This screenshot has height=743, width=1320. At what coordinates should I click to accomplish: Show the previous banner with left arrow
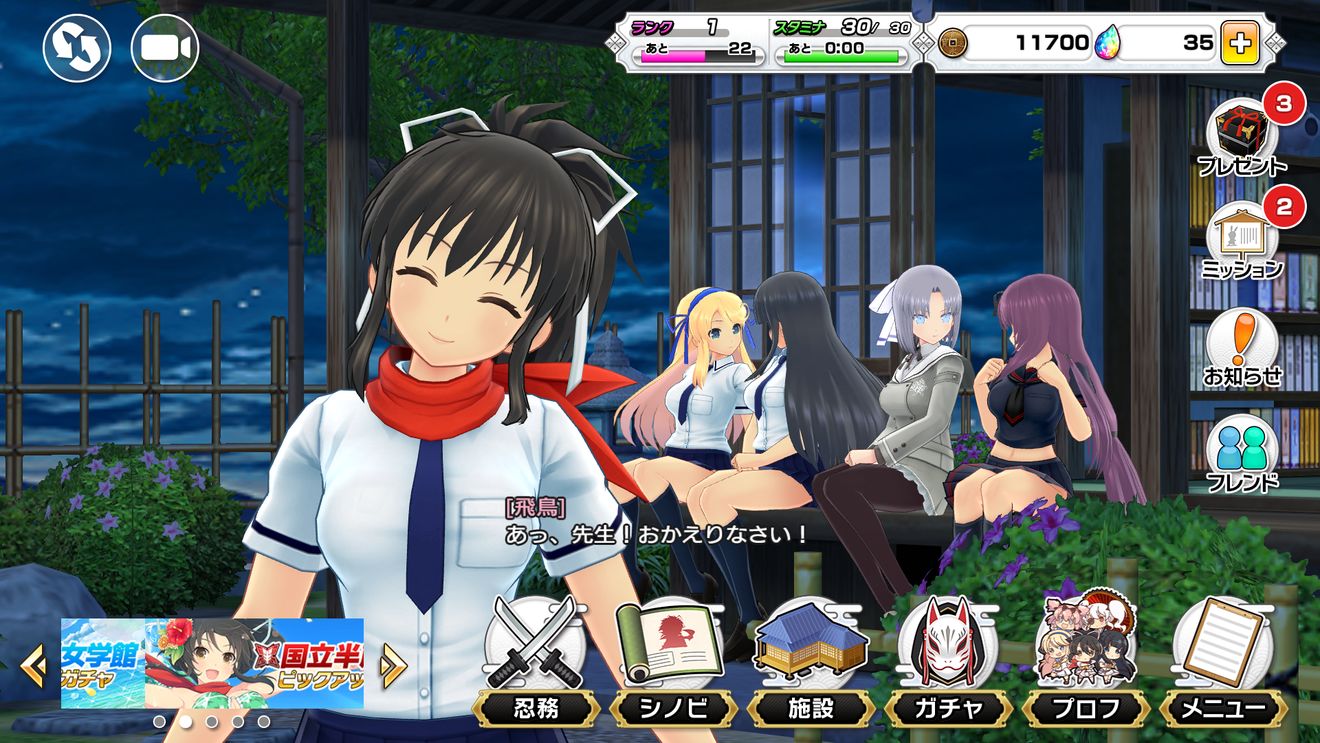coord(33,664)
